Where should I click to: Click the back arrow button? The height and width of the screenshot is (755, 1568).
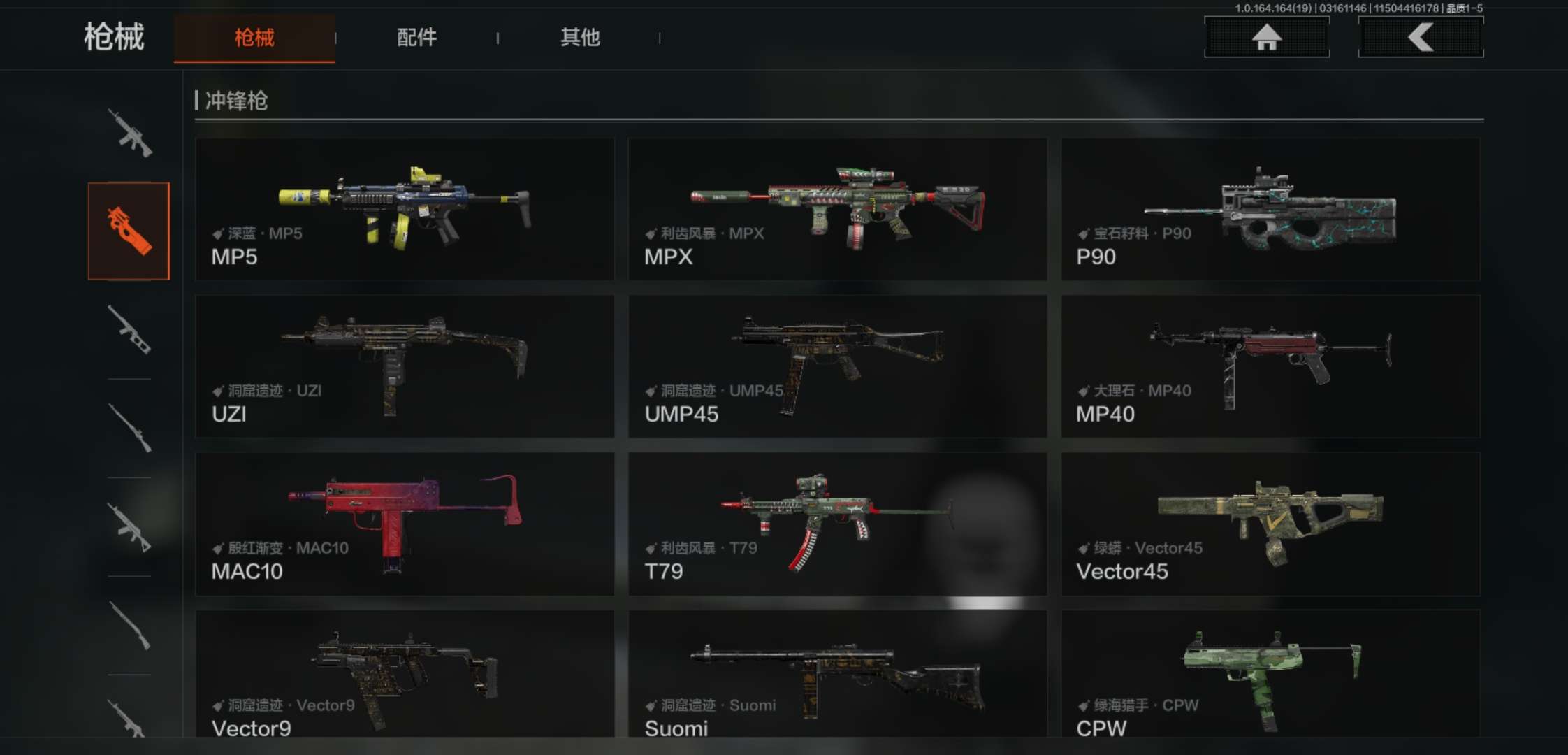tap(1421, 37)
